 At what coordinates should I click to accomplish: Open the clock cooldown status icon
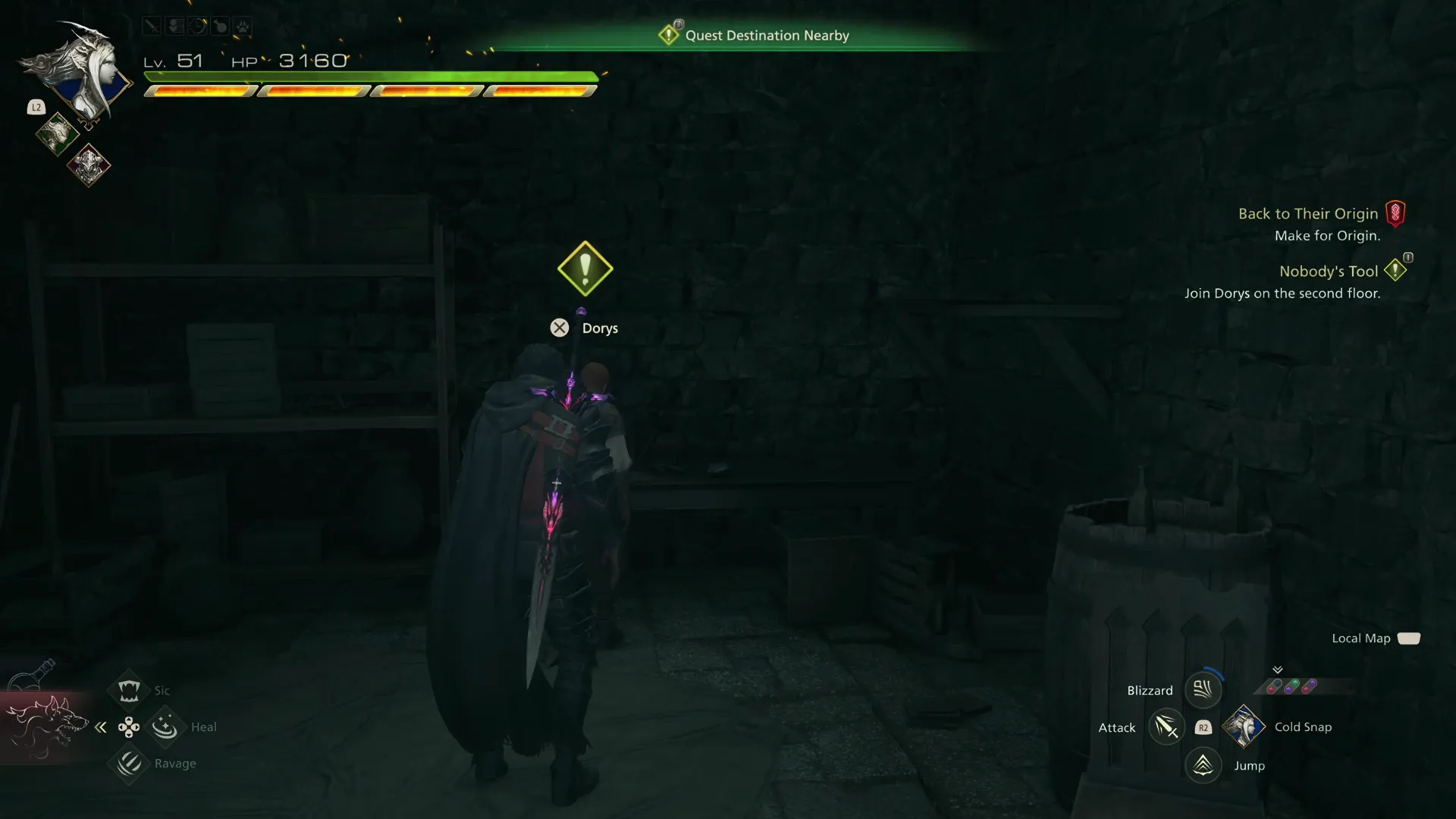click(x=198, y=26)
